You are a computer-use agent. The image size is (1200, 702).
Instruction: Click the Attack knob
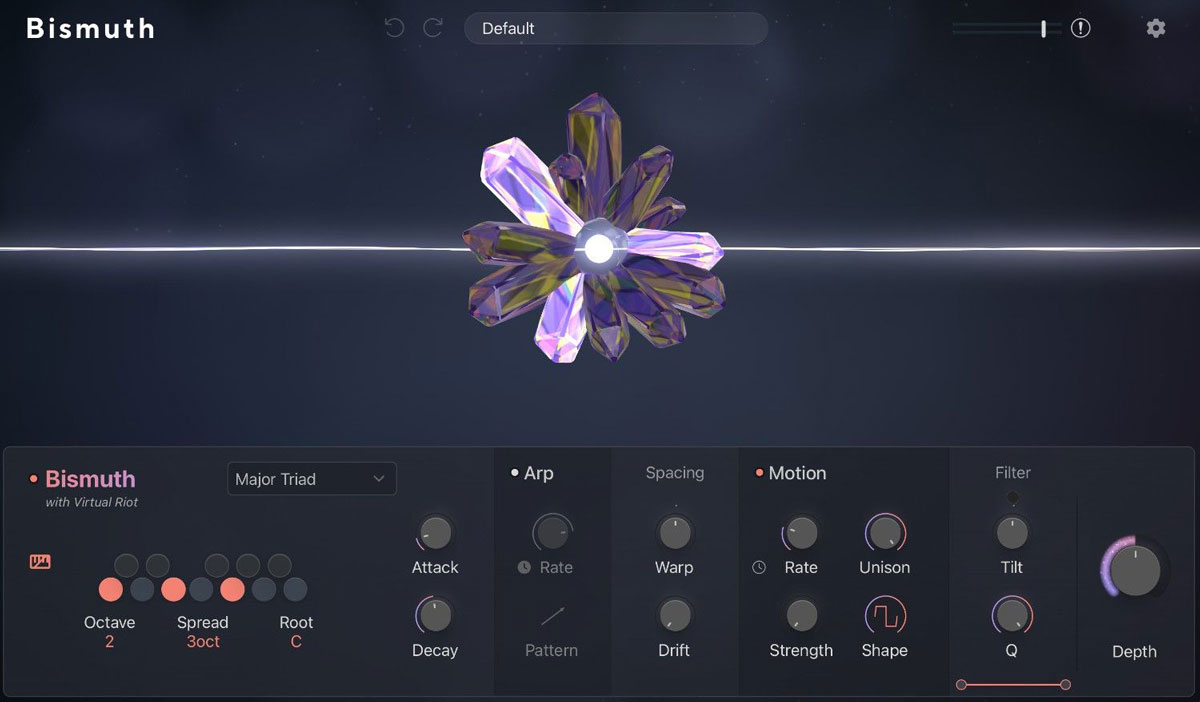435,533
